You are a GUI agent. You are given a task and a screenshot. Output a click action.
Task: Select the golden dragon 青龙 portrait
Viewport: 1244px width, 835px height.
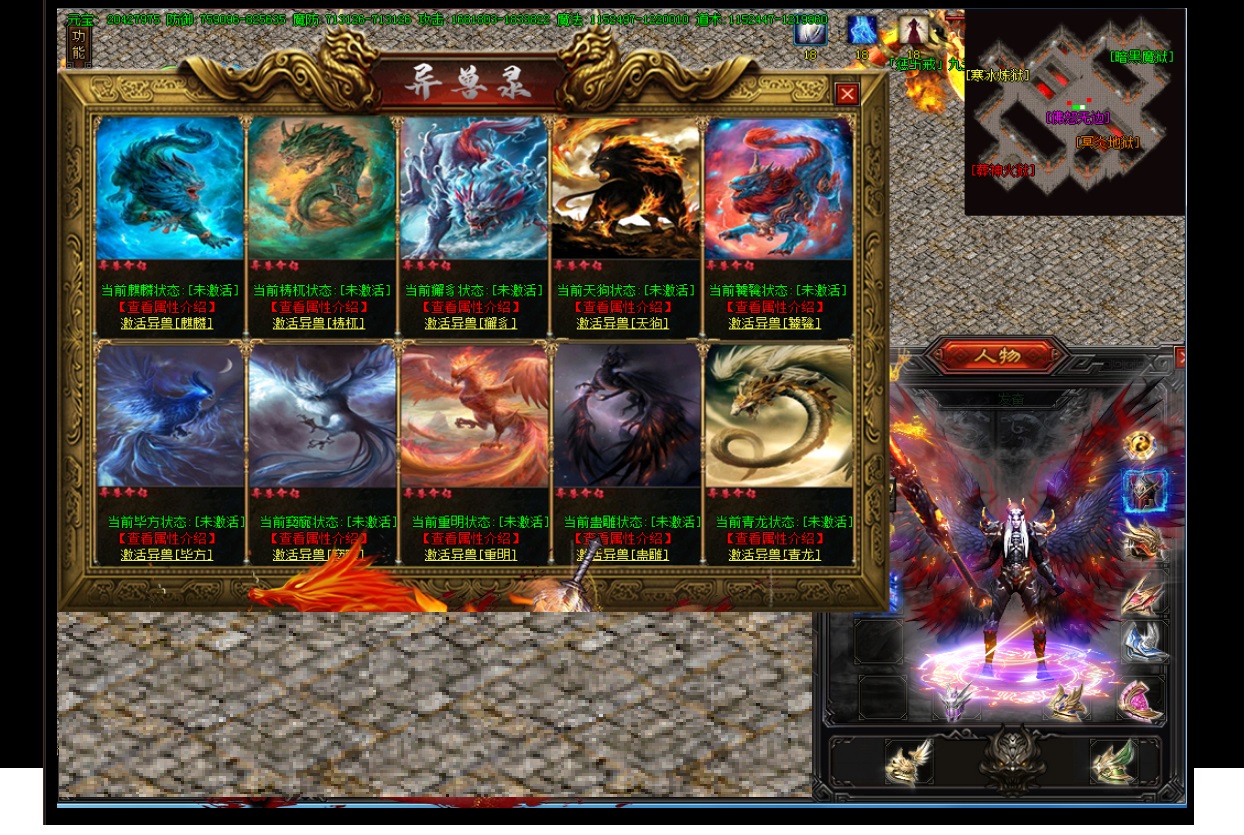coord(778,415)
